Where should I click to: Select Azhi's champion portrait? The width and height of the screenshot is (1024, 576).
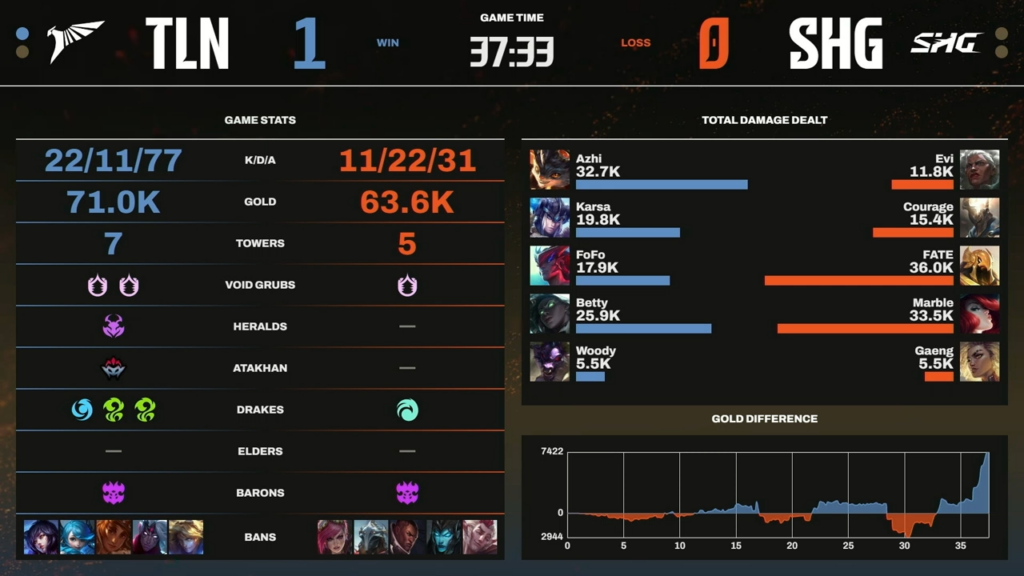click(x=549, y=170)
